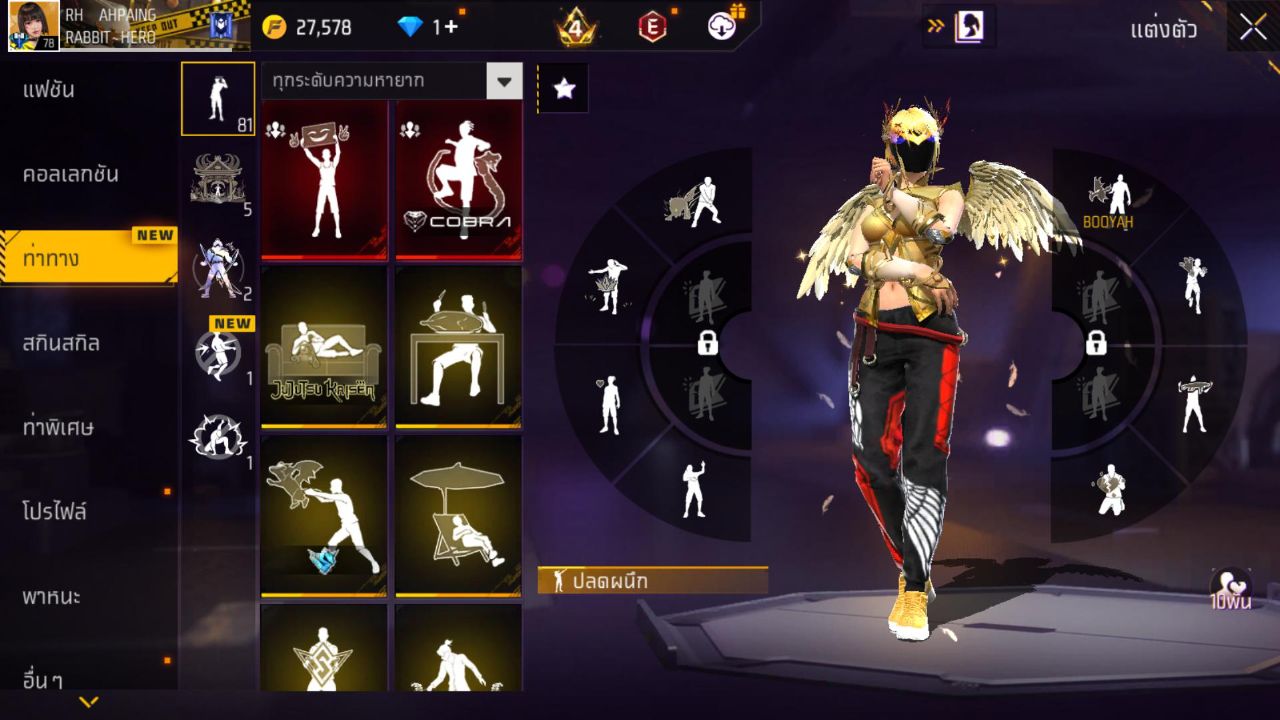Open the Jujutsu Kaisen couch emote
Image resolution: width=1280 pixels, height=720 pixels.
tap(325, 347)
